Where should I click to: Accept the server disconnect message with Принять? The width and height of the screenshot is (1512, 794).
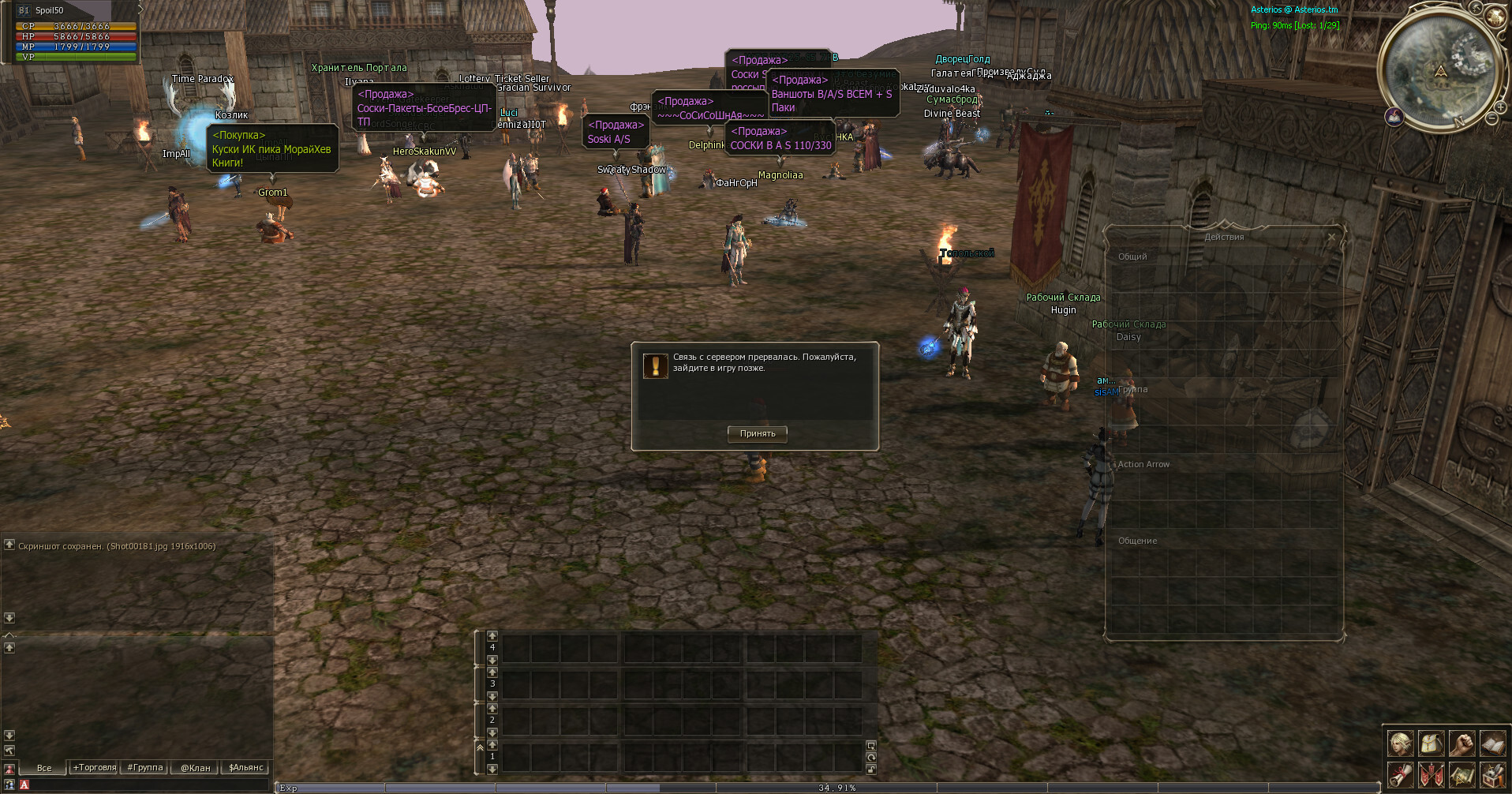tap(757, 433)
